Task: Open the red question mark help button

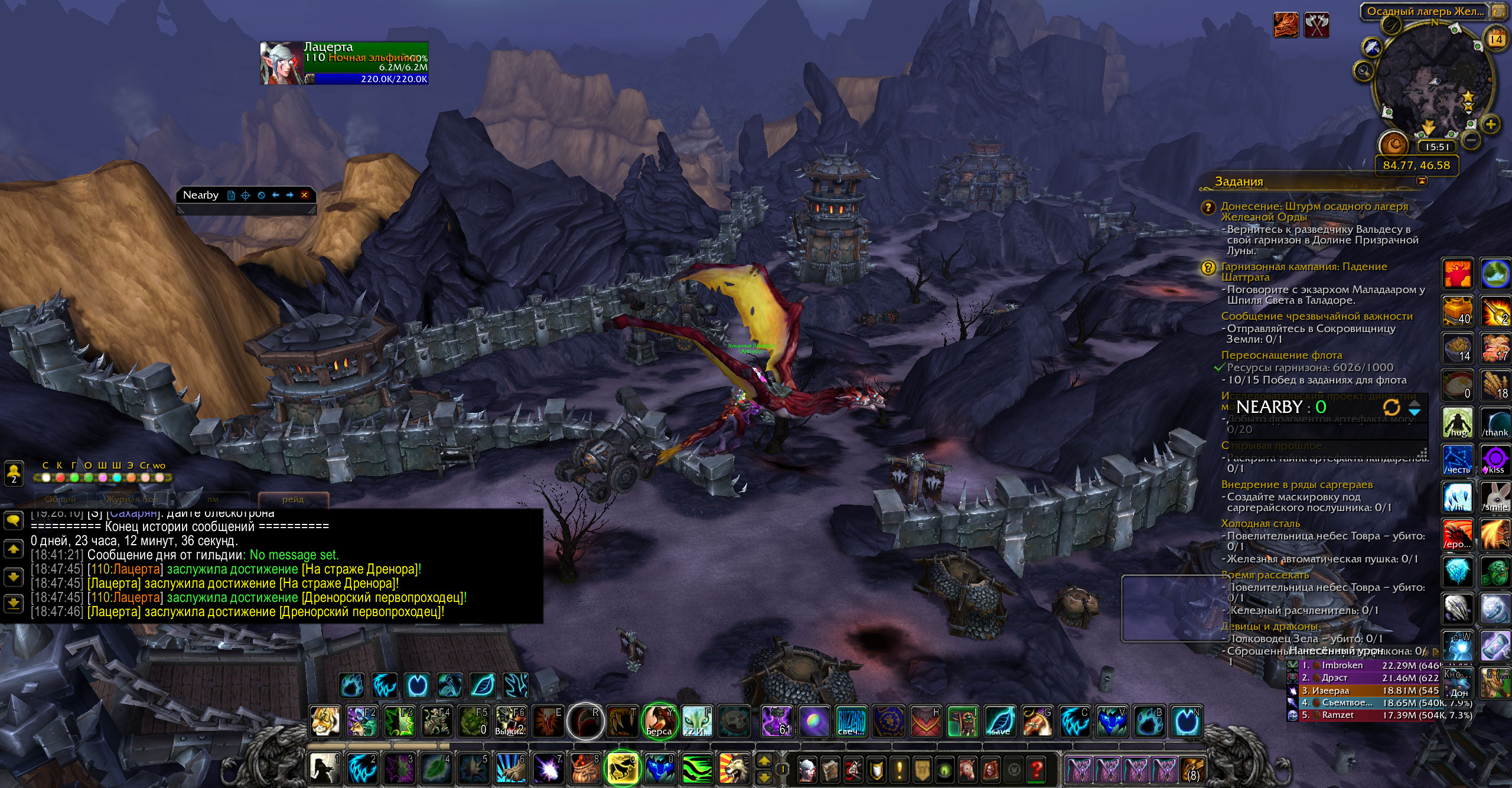Action: 1036,769
